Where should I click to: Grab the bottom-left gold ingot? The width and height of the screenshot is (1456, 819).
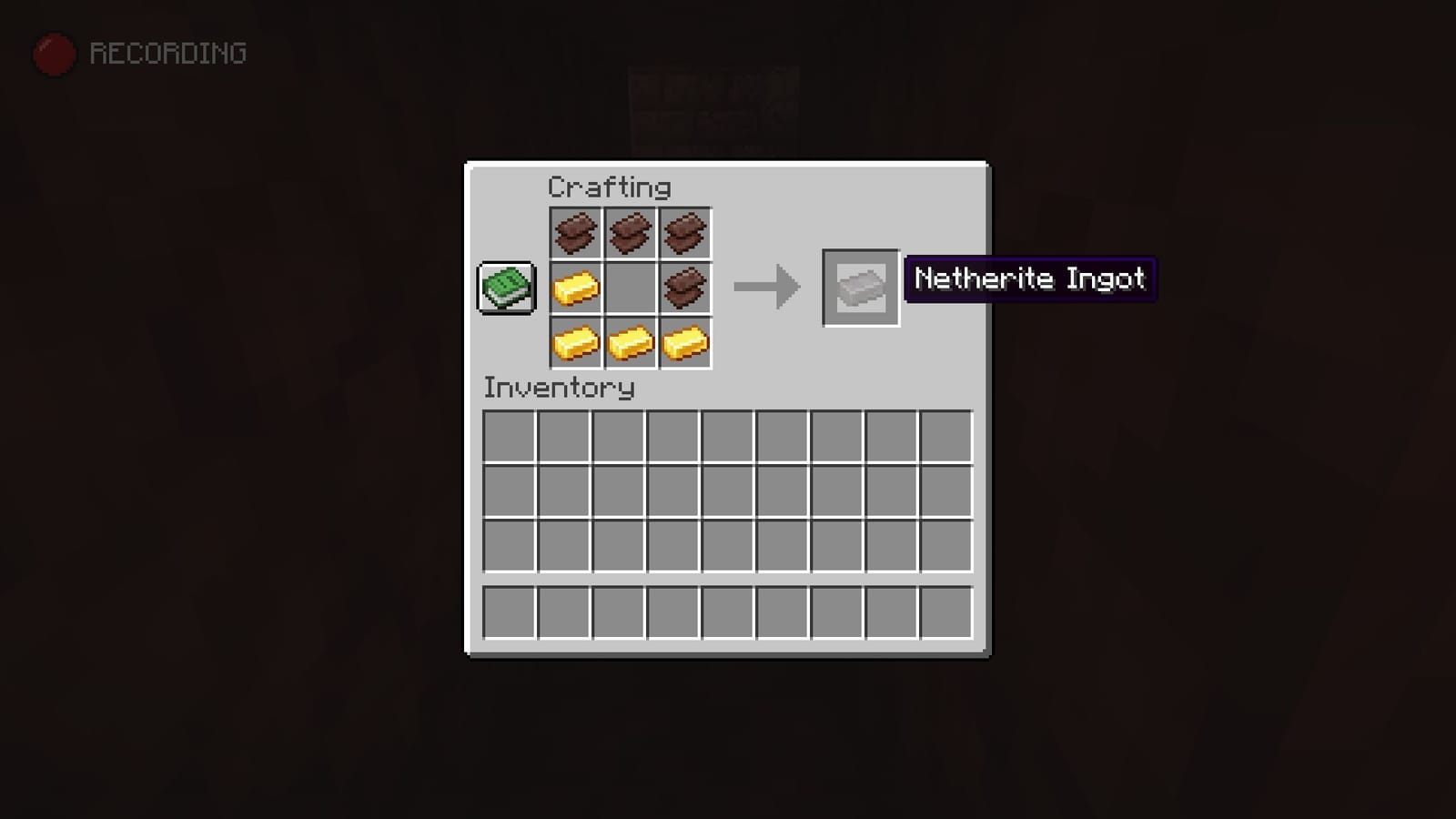(576, 343)
